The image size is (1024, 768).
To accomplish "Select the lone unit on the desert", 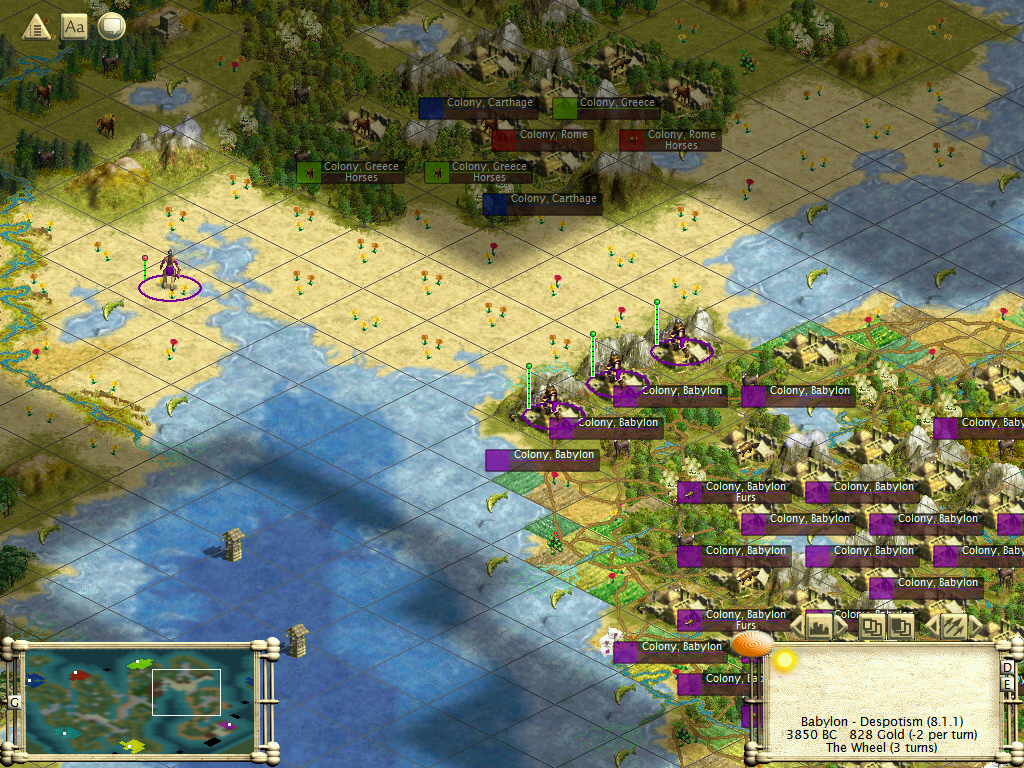I will [x=170, y=274].
